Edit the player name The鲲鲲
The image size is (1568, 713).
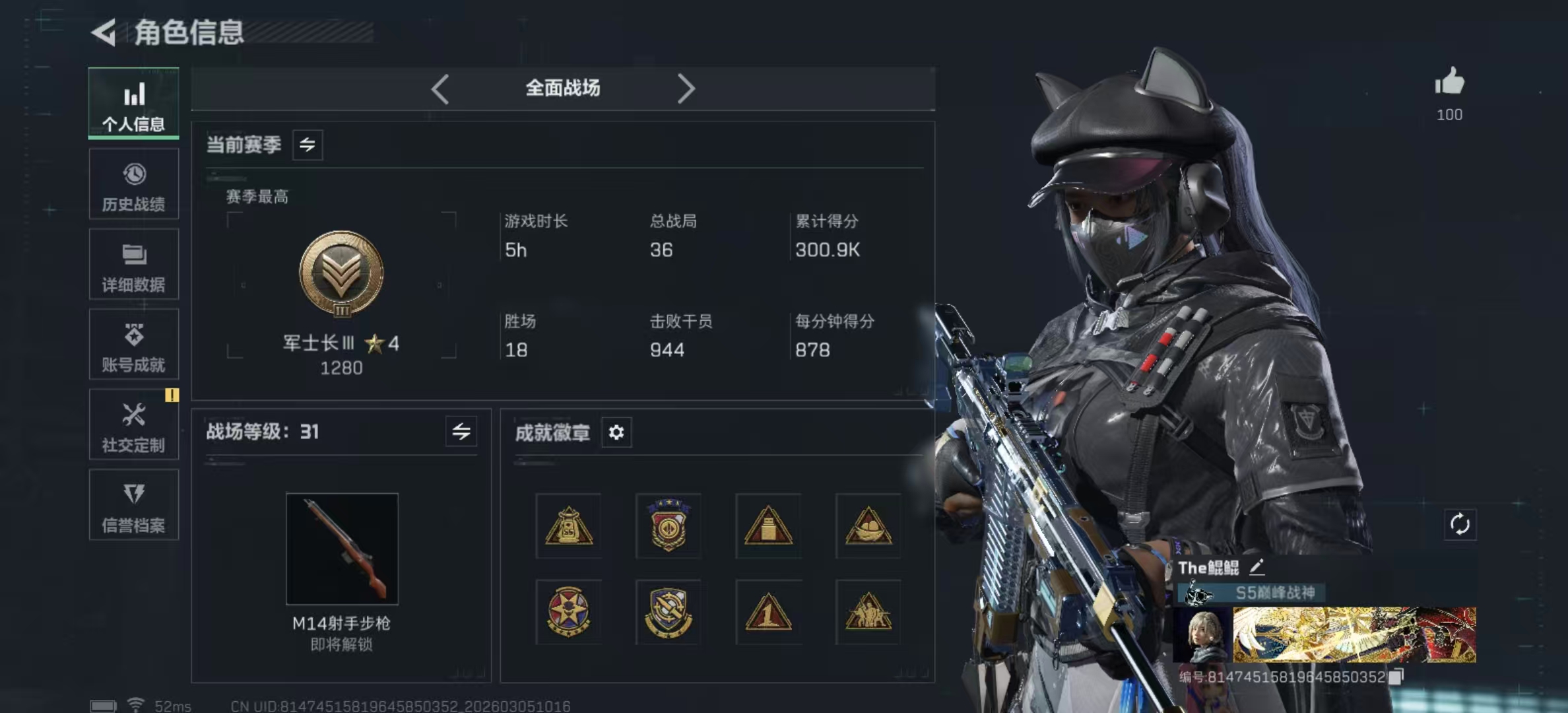pos(1257,567)
